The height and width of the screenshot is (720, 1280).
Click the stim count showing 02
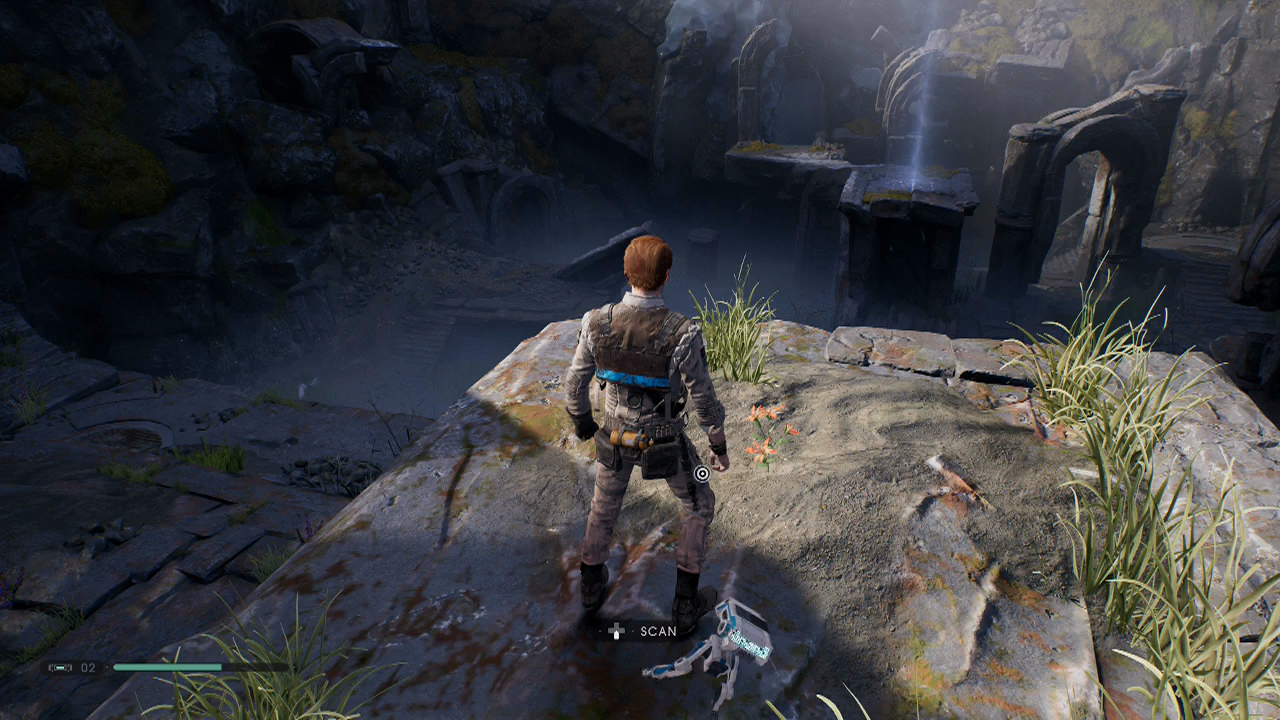87,667
